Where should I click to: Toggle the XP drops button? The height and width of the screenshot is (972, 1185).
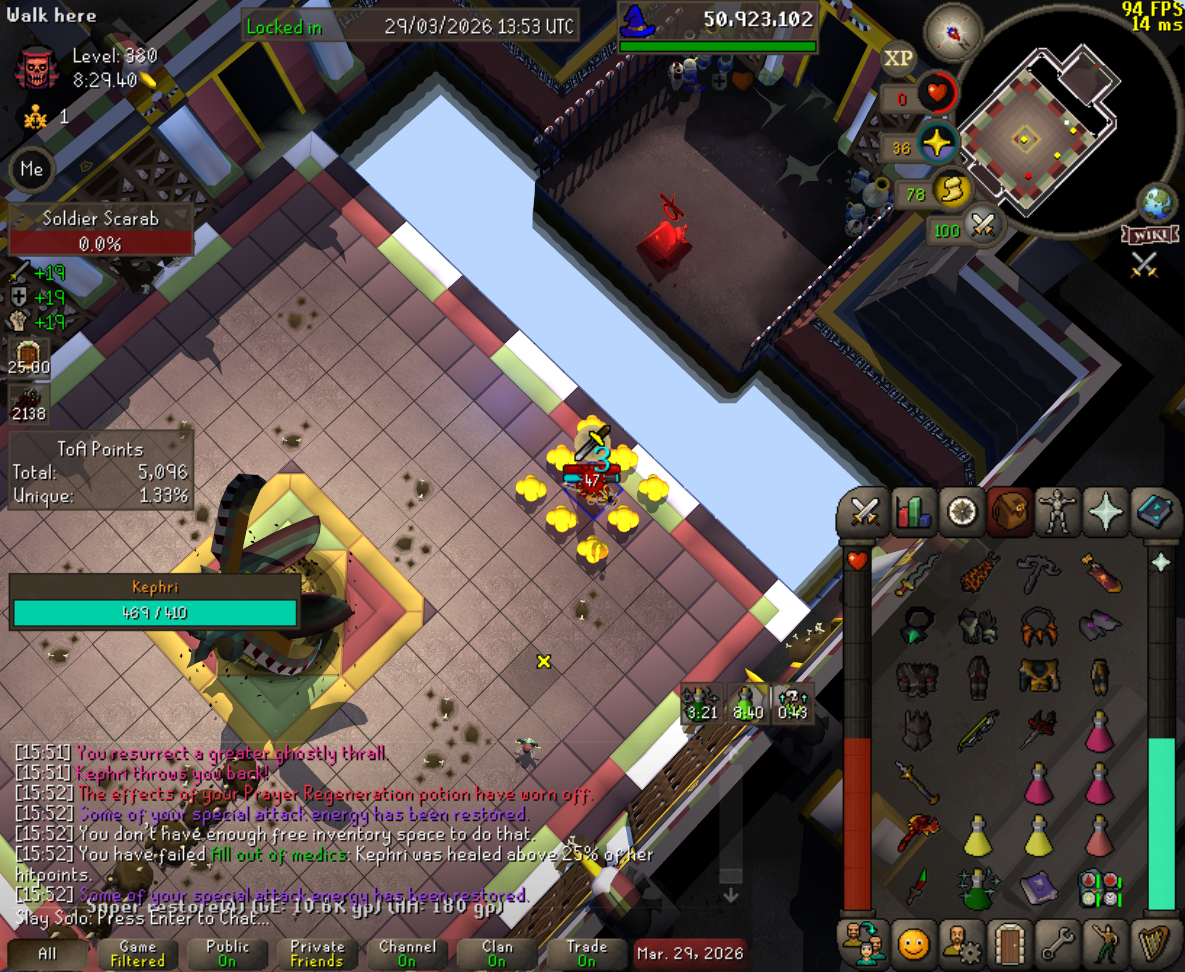point(899,59)
